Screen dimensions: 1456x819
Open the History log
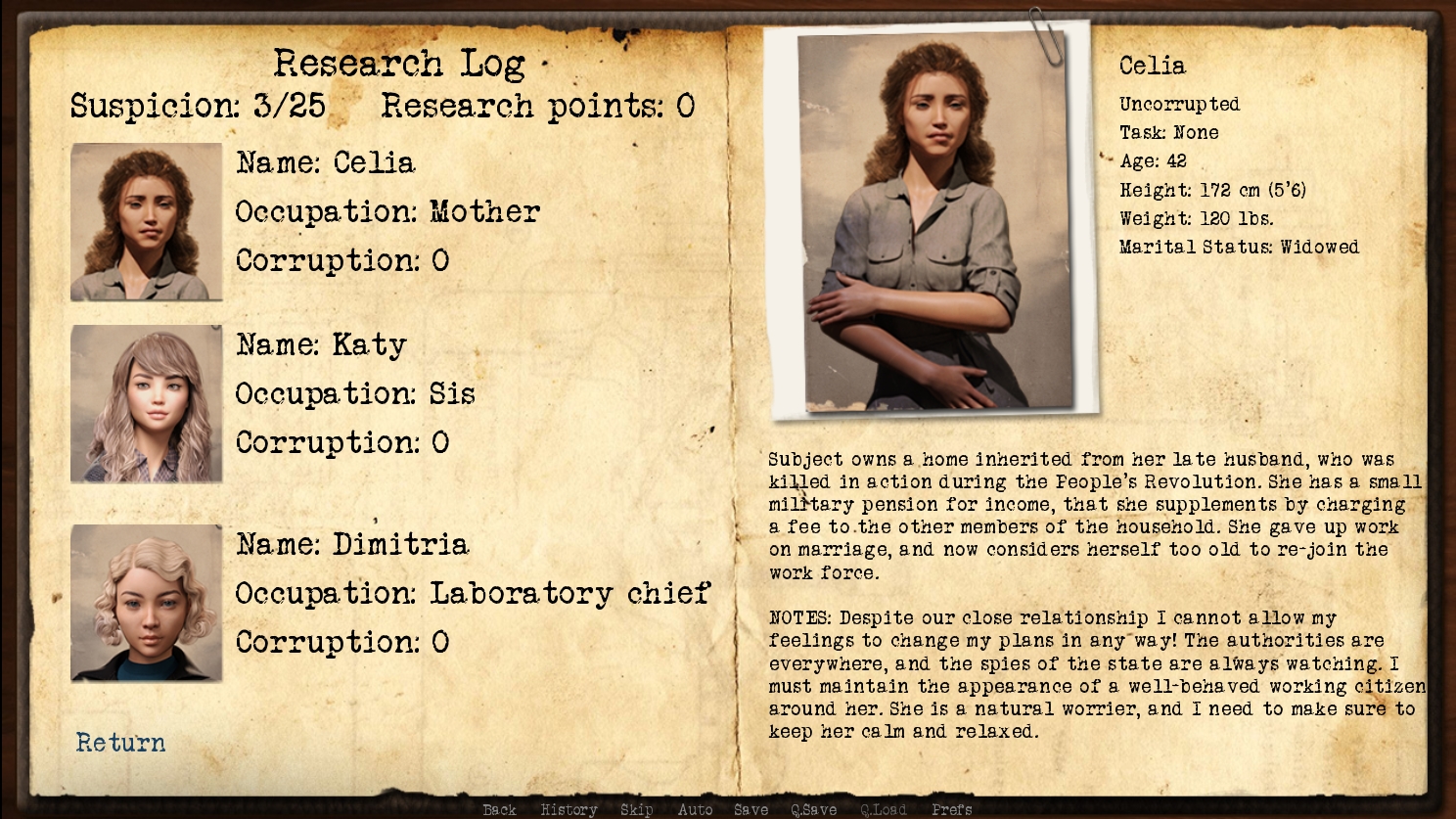click(568, 809)
